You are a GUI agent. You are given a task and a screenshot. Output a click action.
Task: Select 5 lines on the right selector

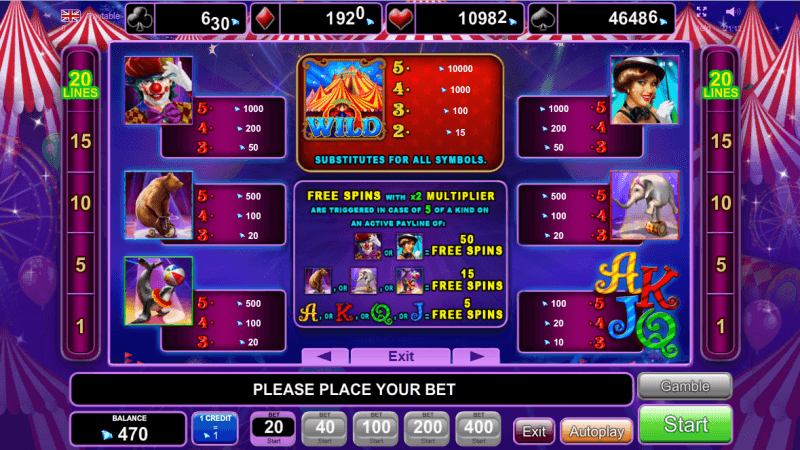click(x=720, y=265)
